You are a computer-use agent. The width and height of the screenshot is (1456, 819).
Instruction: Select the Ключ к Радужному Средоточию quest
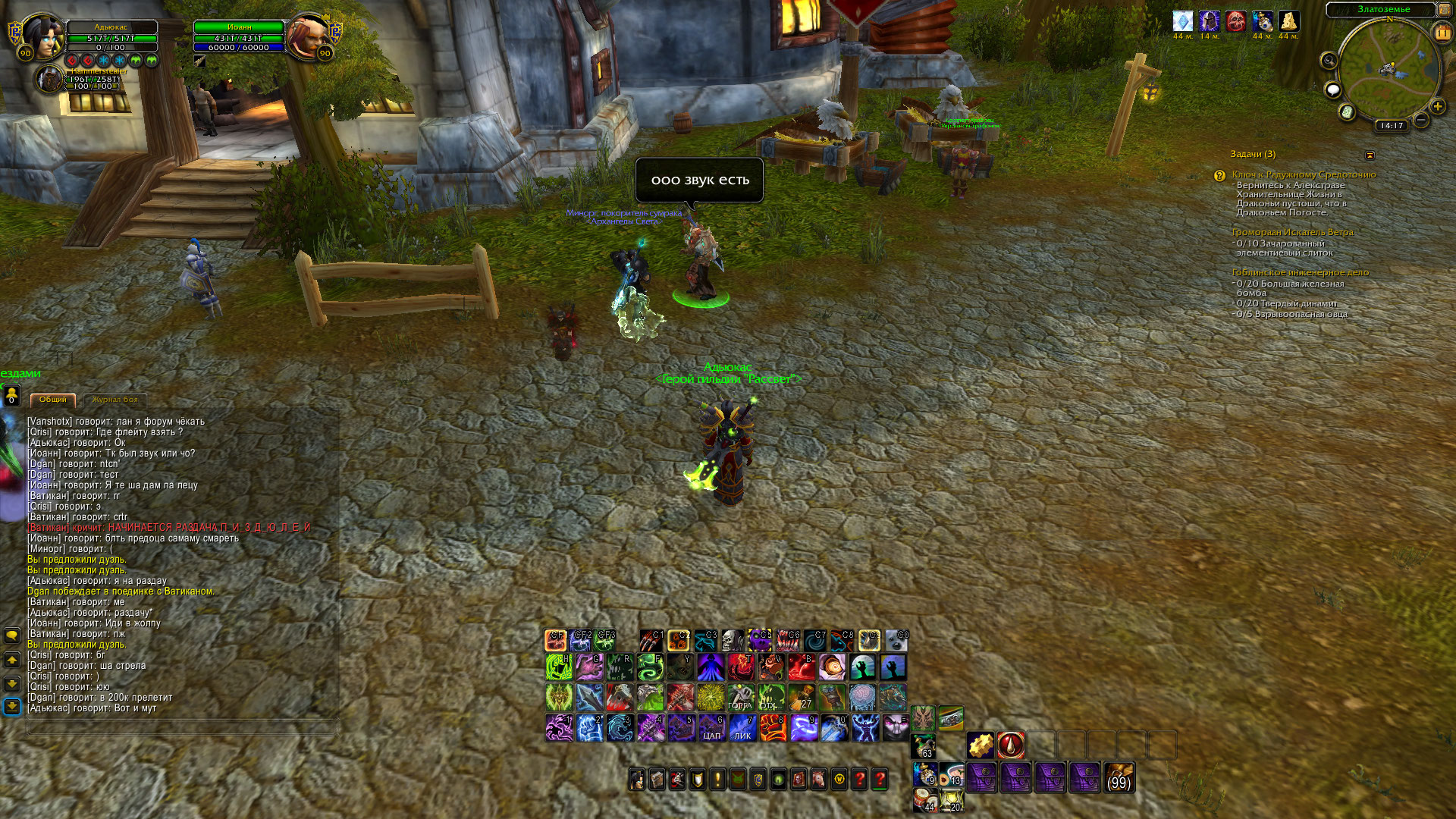[x=1304, y=174]
